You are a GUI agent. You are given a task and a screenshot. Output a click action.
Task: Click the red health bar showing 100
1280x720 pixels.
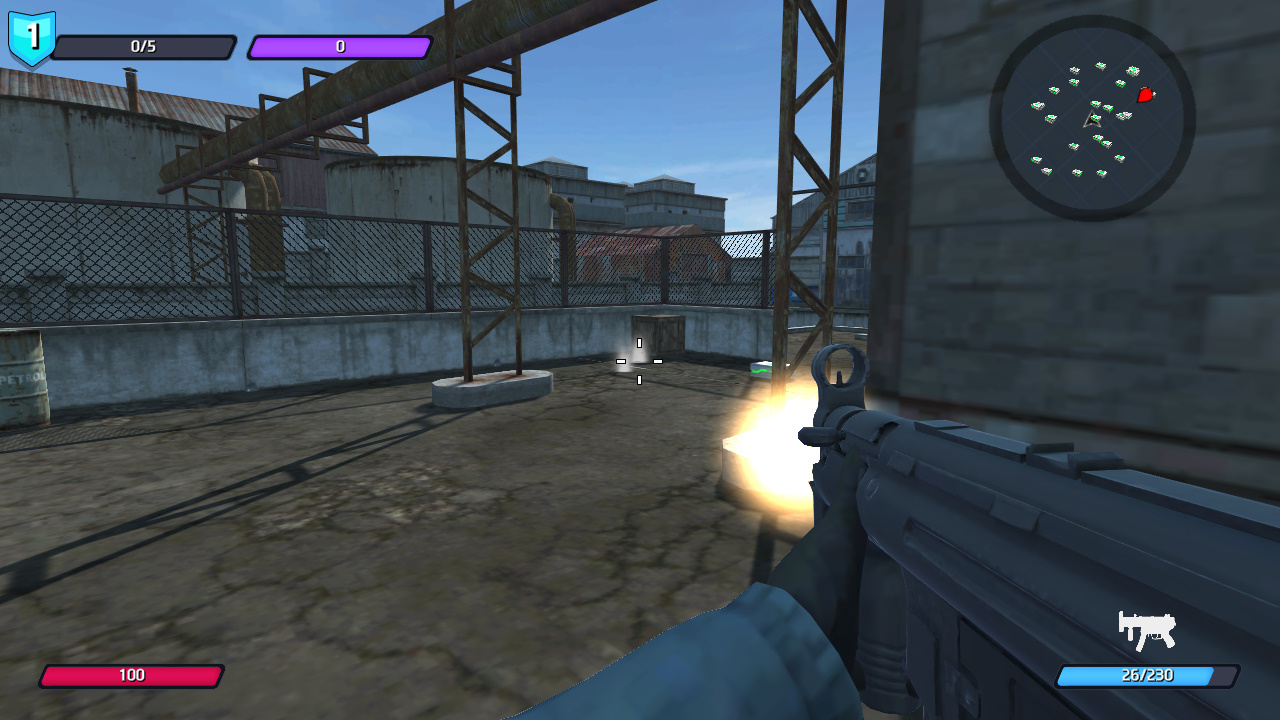130,677
